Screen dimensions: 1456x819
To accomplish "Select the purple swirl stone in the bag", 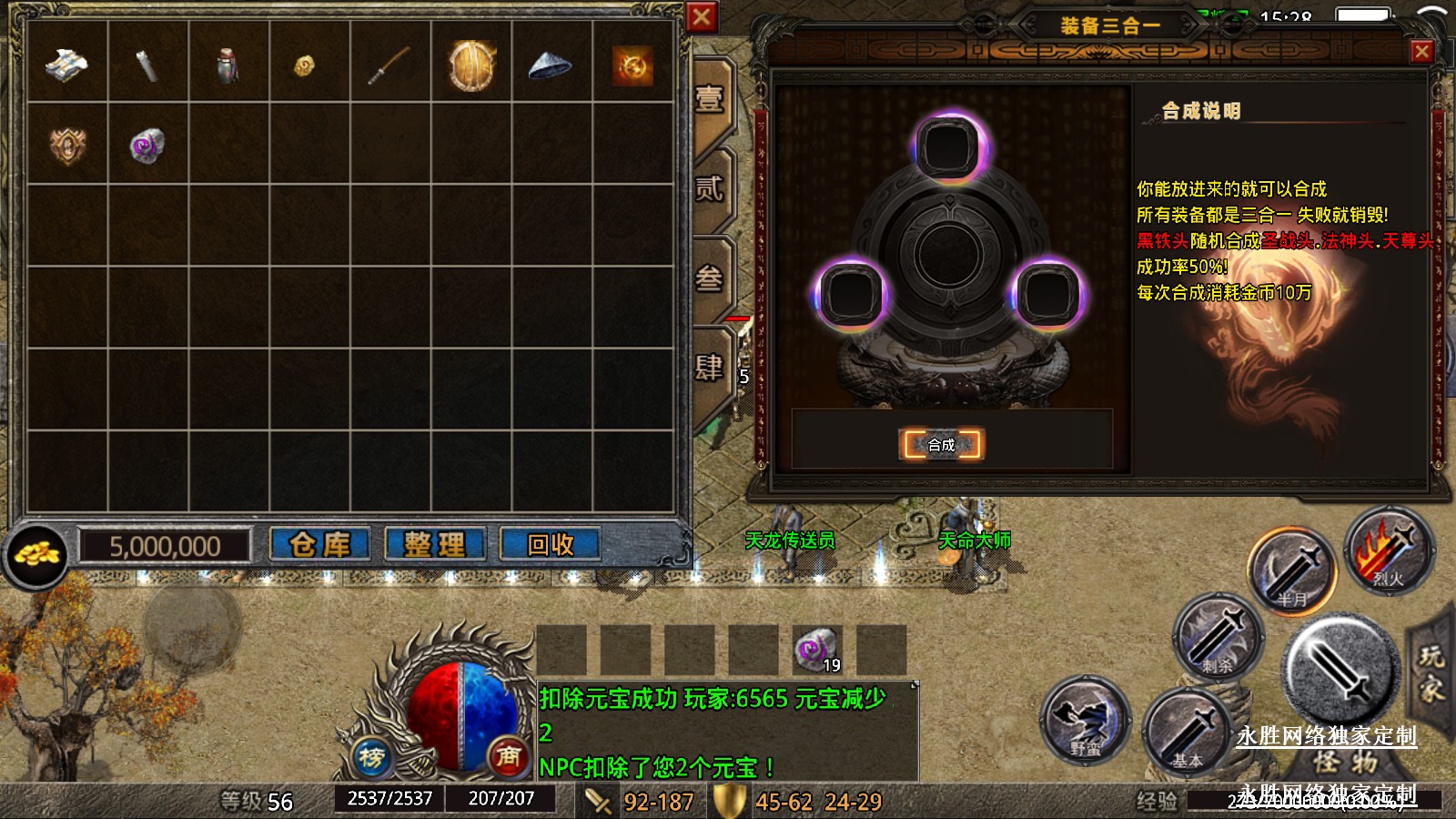I will pyautogui.click(x=147, y=146).
